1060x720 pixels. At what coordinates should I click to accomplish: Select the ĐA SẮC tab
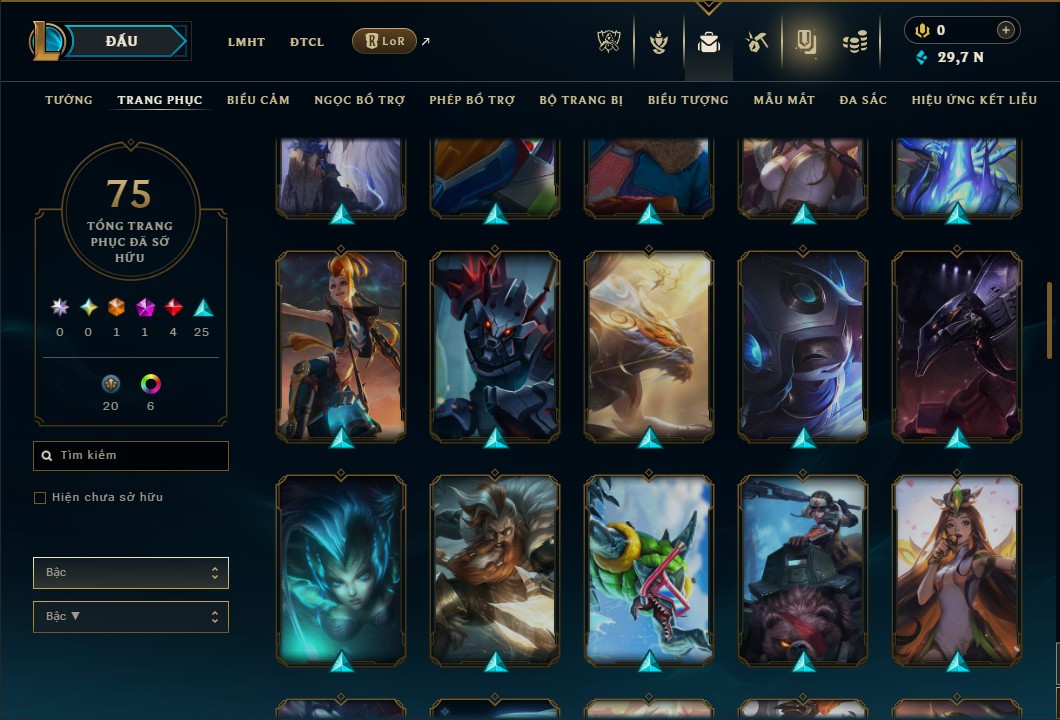[863, 100]
